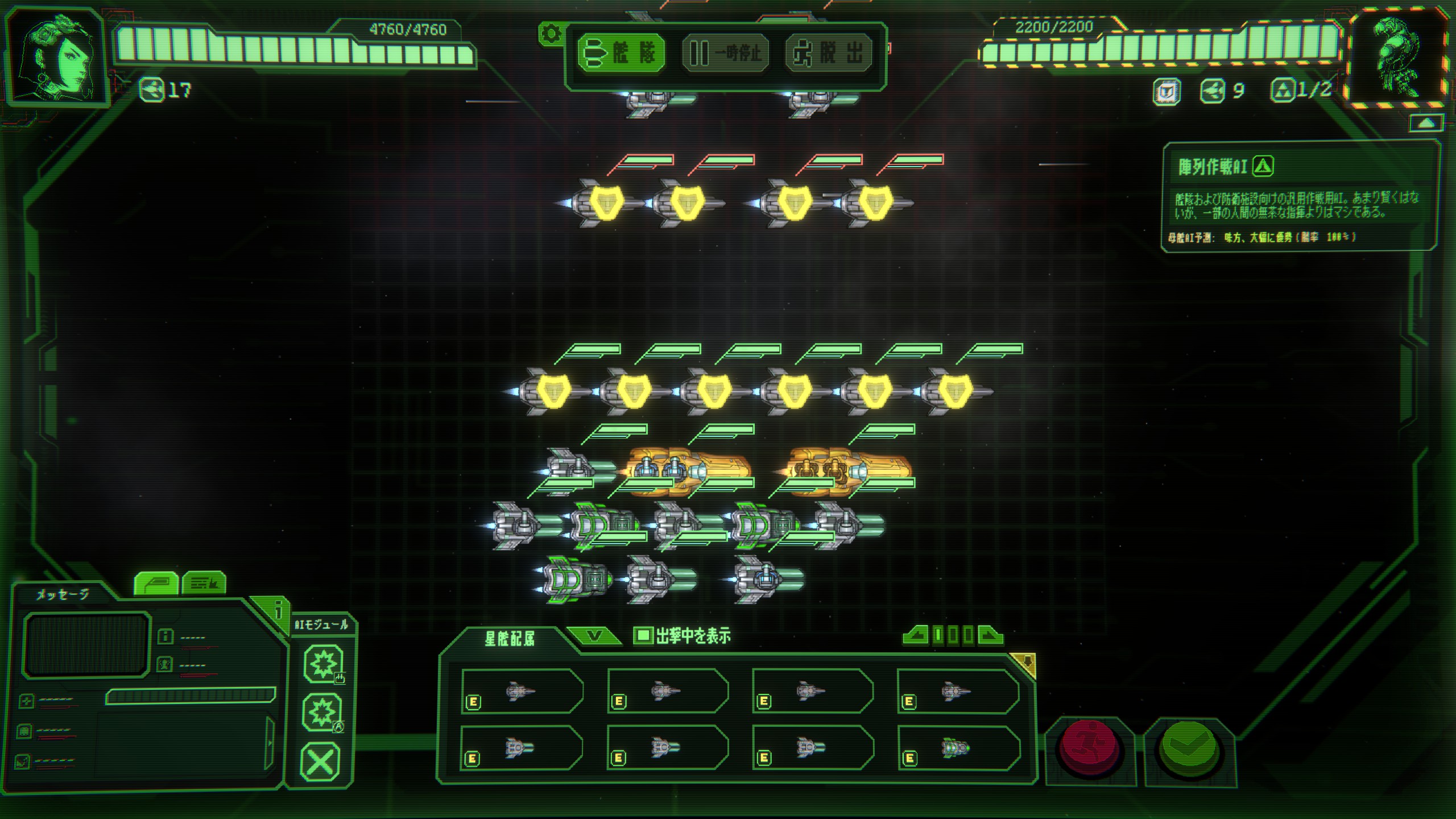Viewport: 1456px width, 819px height.
Task: Go to the next roster page
Action: (x=990, y=635)
